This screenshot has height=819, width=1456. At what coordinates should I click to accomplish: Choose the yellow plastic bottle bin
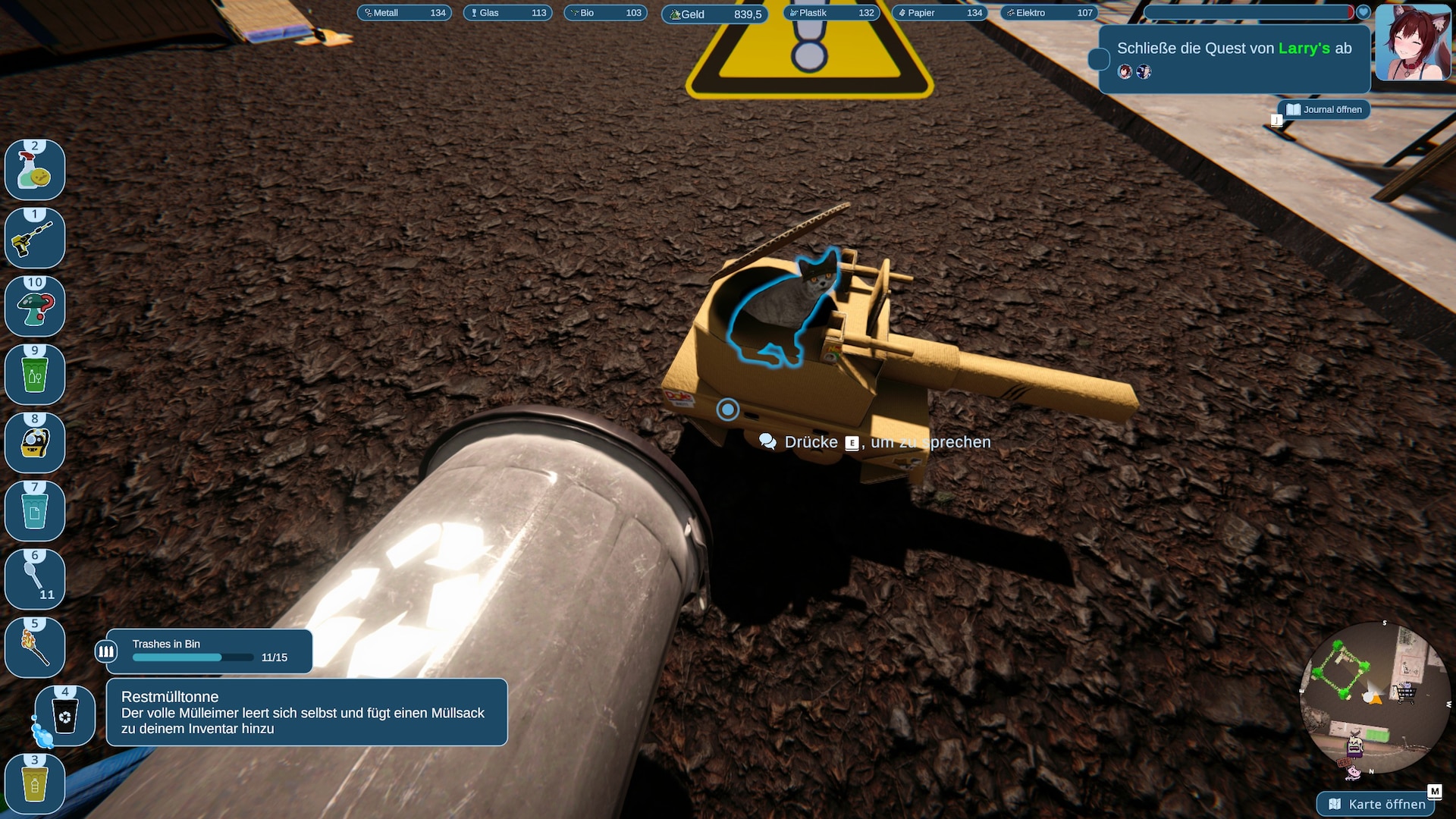35,785
